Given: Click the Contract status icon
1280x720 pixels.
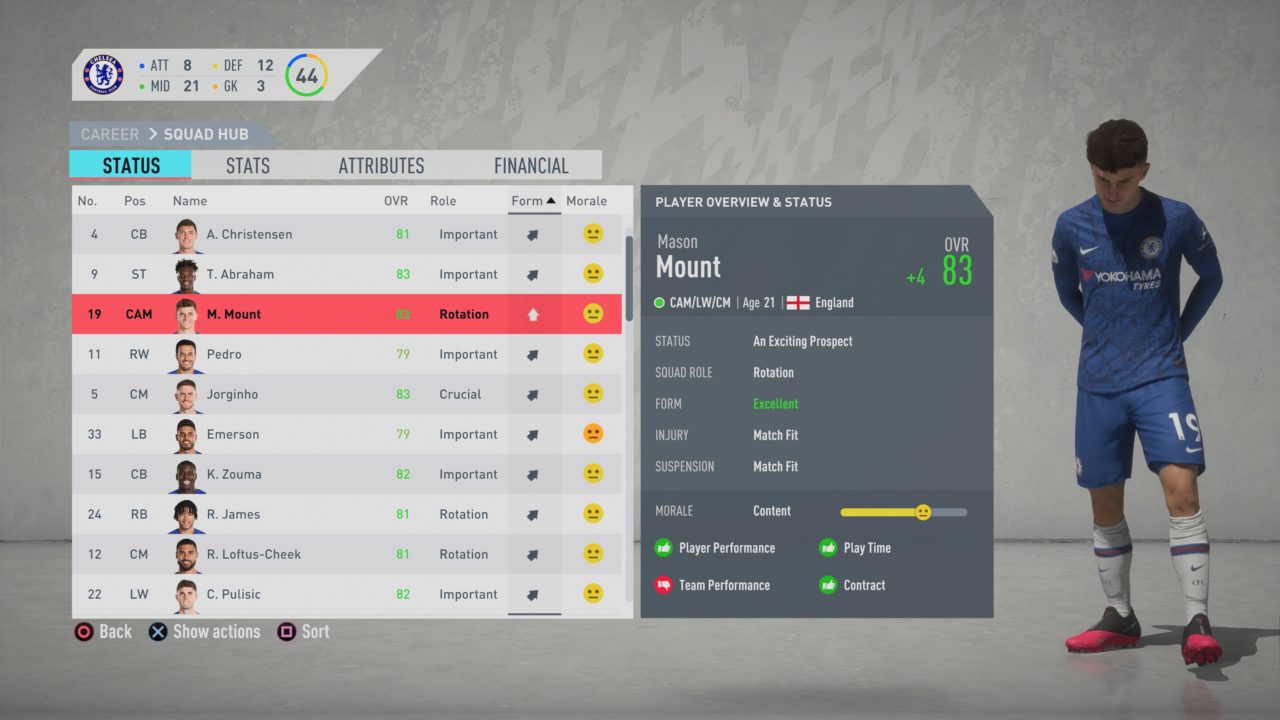Looking at the screenshot, I should point(828,585).
